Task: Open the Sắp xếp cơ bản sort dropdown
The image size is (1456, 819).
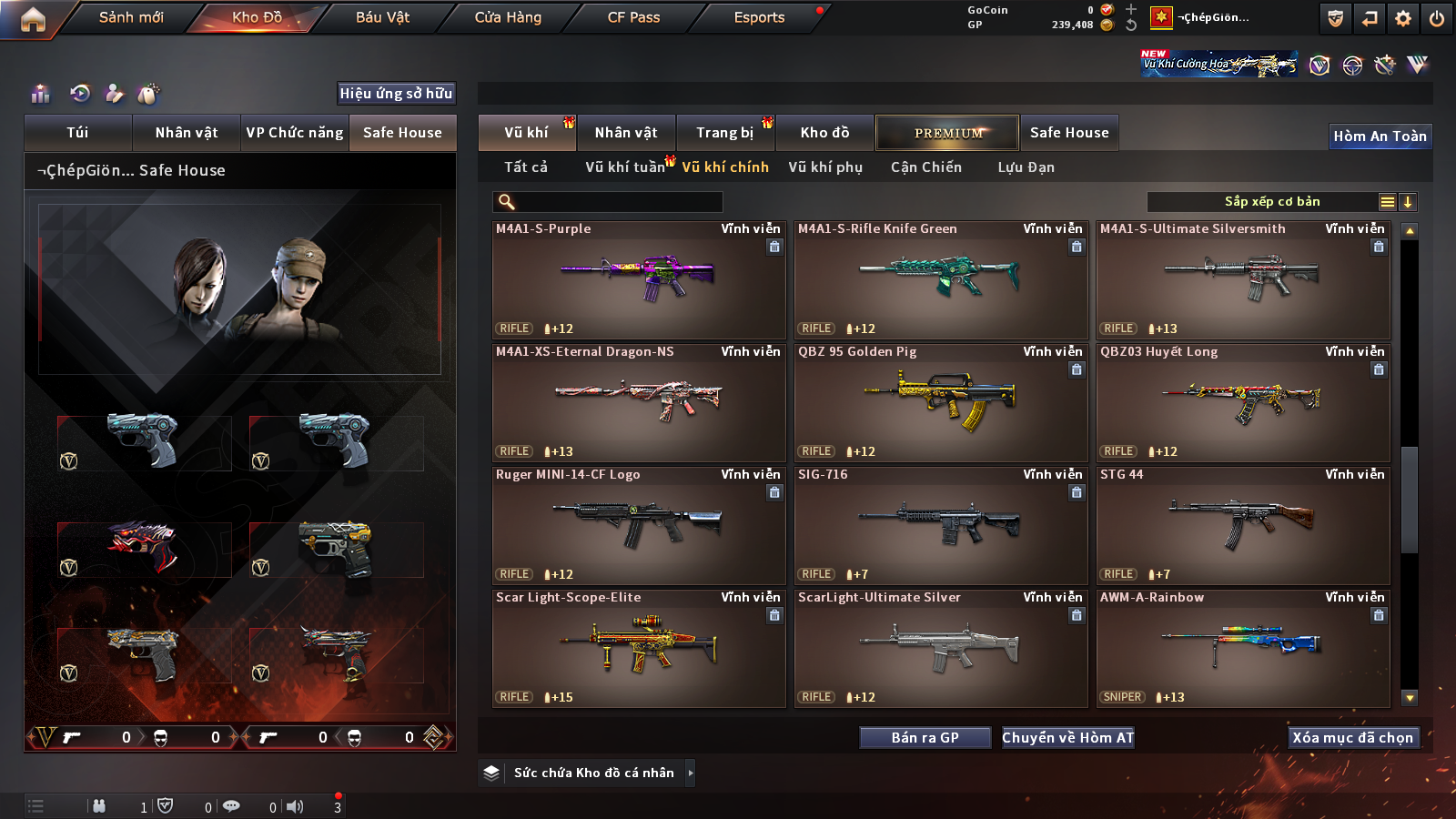Action: 1271,202
